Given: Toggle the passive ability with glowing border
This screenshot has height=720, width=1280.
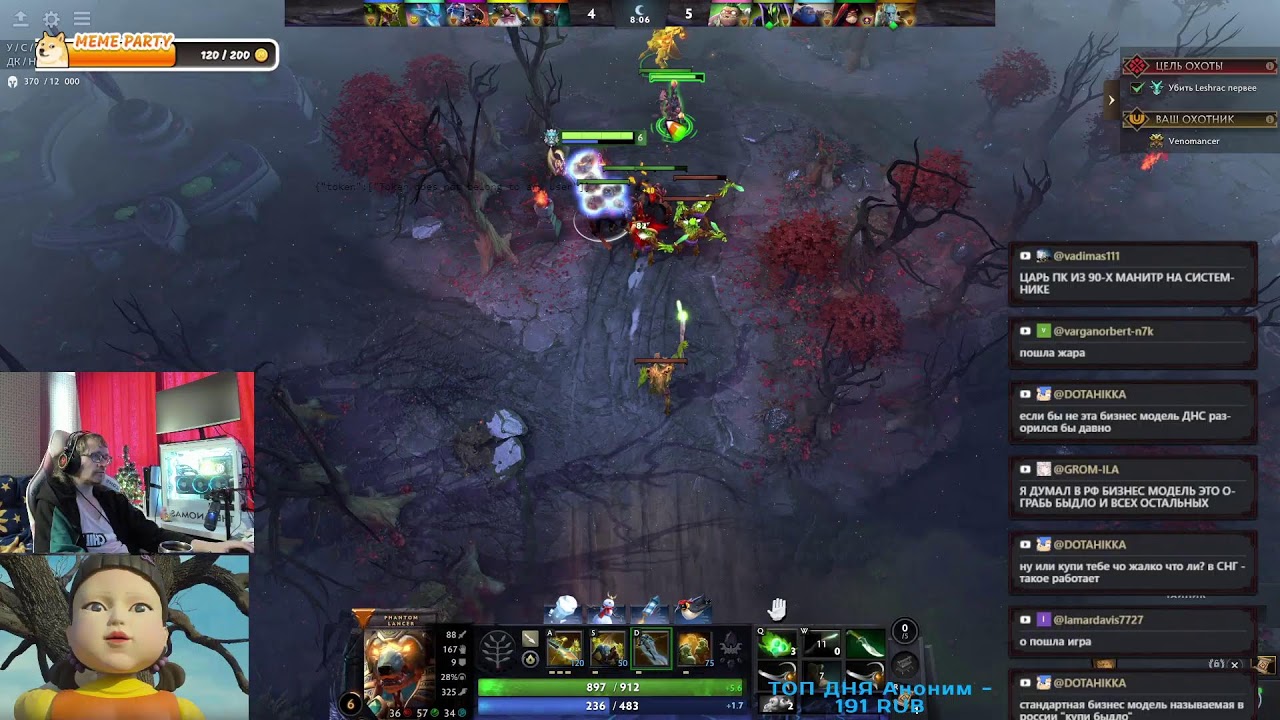Looking at the screenshot, I should click(x=652, y=647).
